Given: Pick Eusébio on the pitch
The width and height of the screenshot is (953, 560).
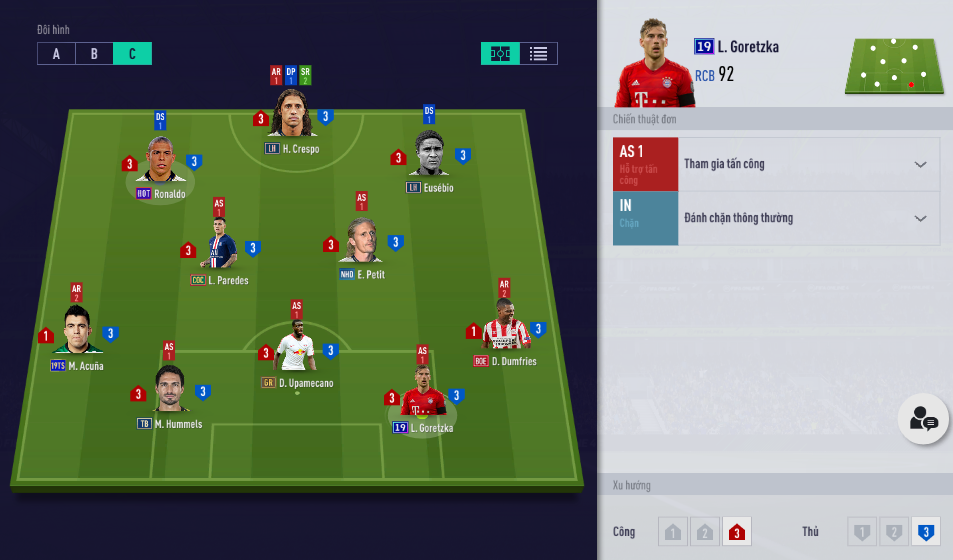Looking at the screenshot, I should click(x=429, y=155).
